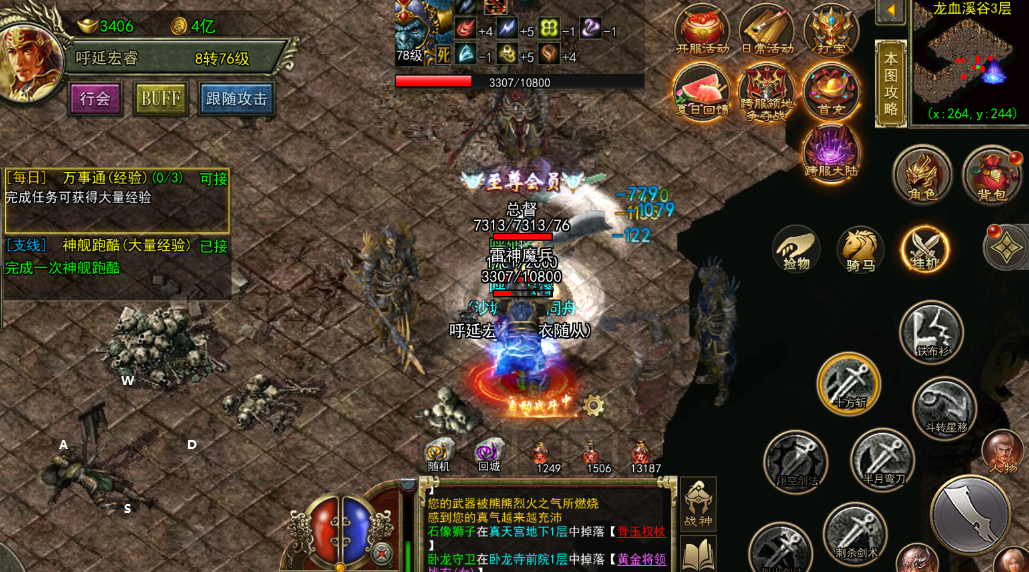Open the 本图攻略 map guide

point(890,85)
